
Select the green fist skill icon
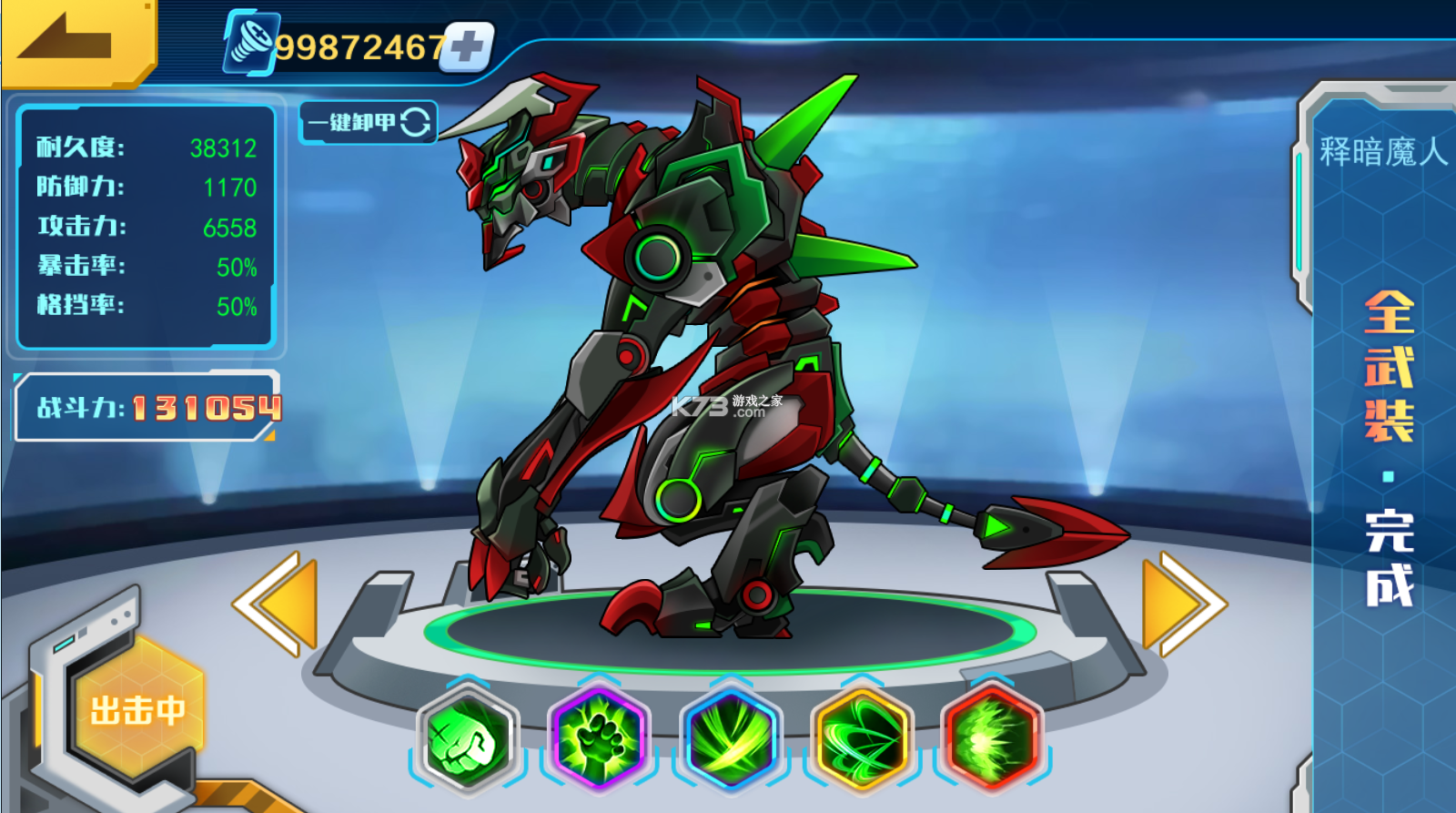pos(467,738)
